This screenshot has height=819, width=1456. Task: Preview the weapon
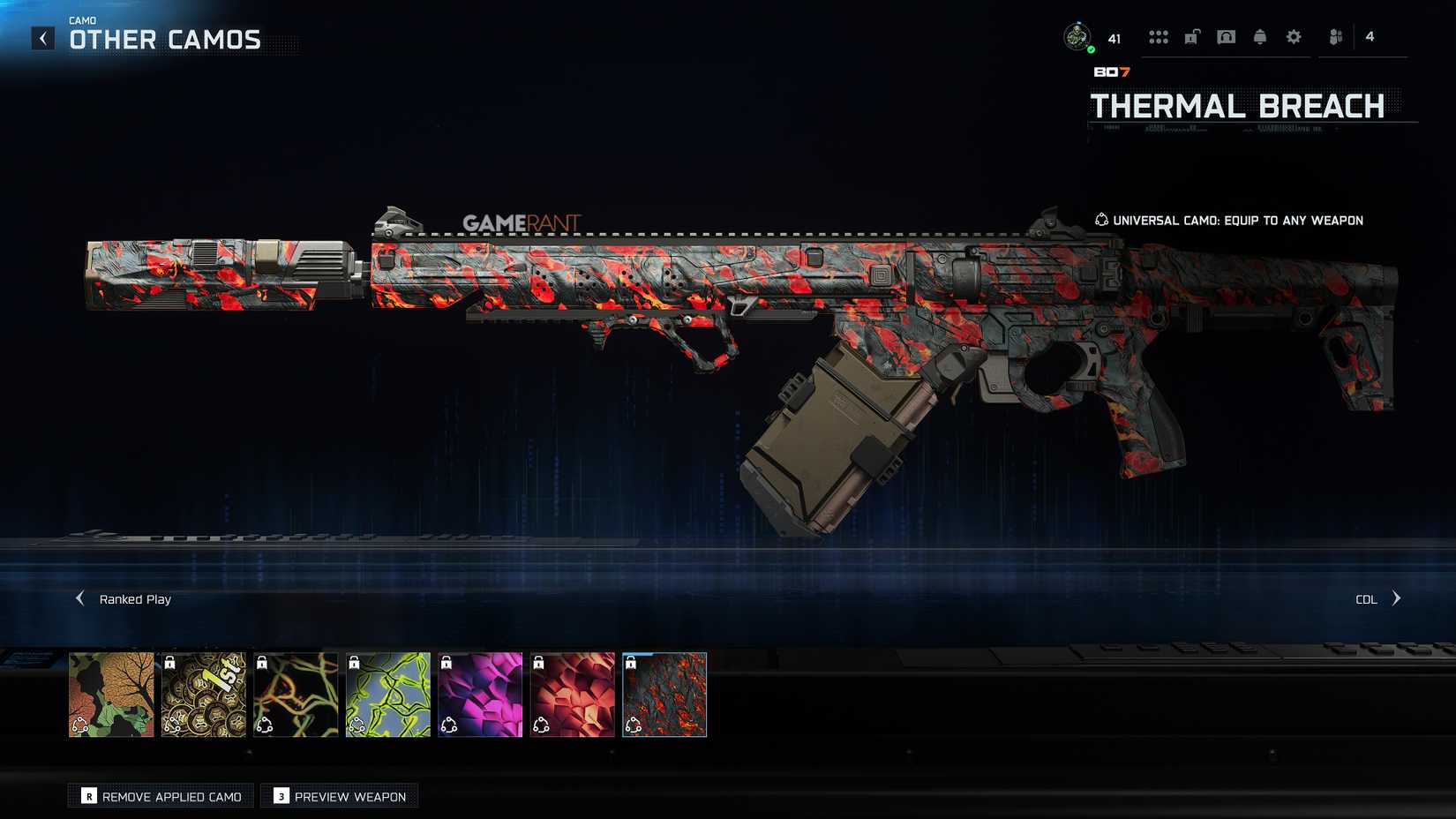pyautogui.click(x=339, y=795)
